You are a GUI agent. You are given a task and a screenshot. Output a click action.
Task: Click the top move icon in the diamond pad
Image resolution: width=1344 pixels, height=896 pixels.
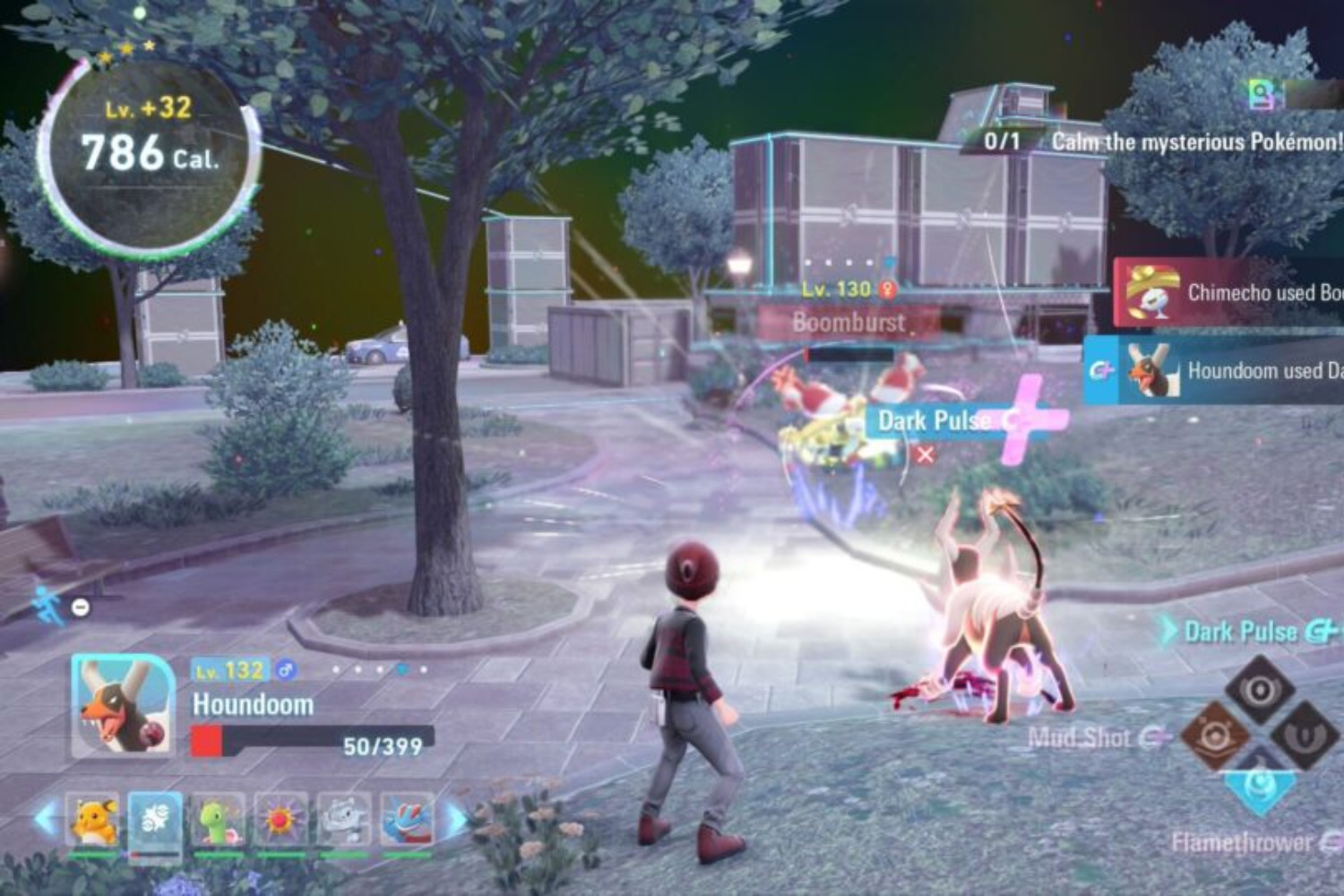(1261, 688)
